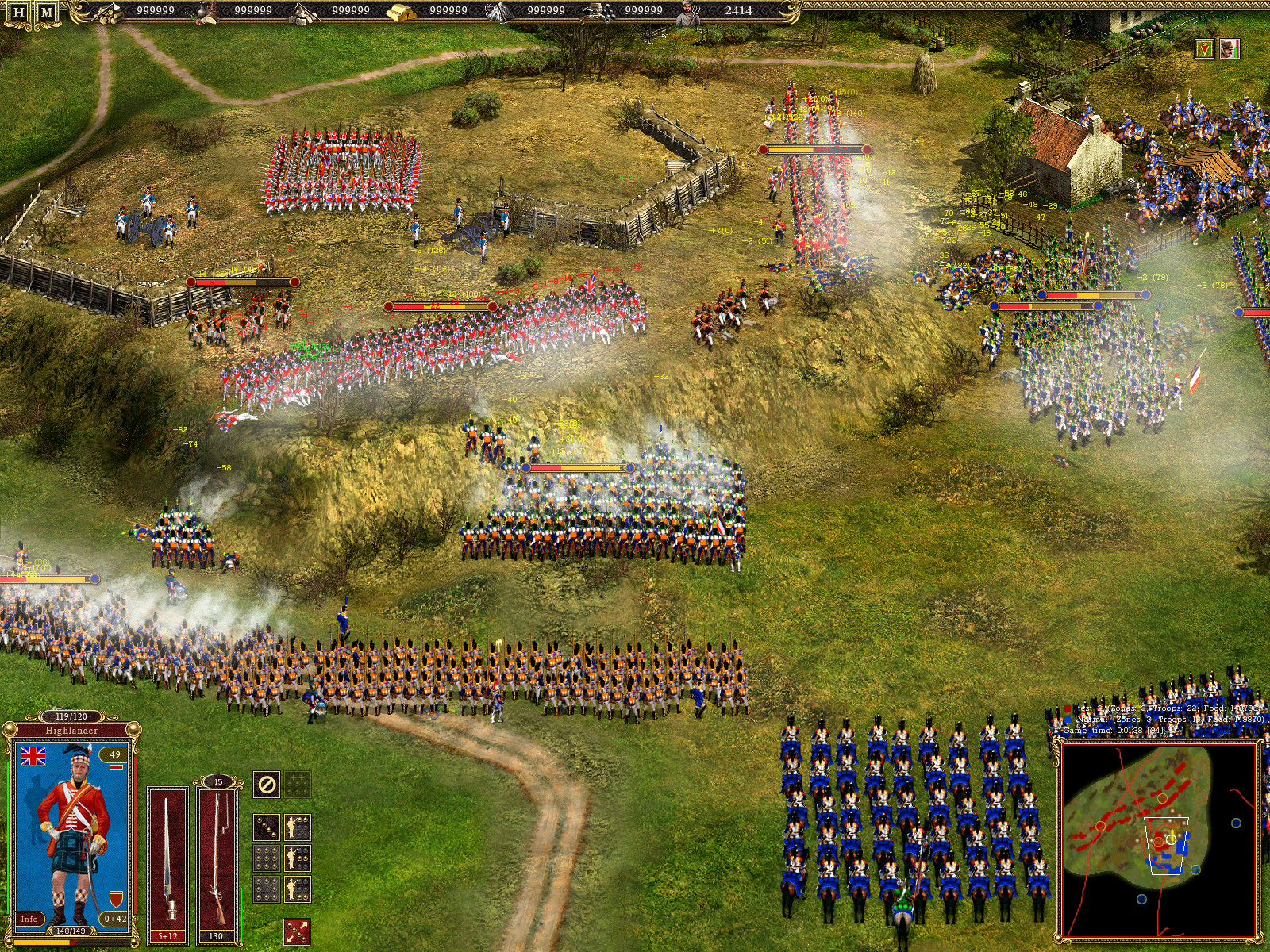1270x952 pixels.
Task: Click the food jug resource icon
Action: coord(204,13)
